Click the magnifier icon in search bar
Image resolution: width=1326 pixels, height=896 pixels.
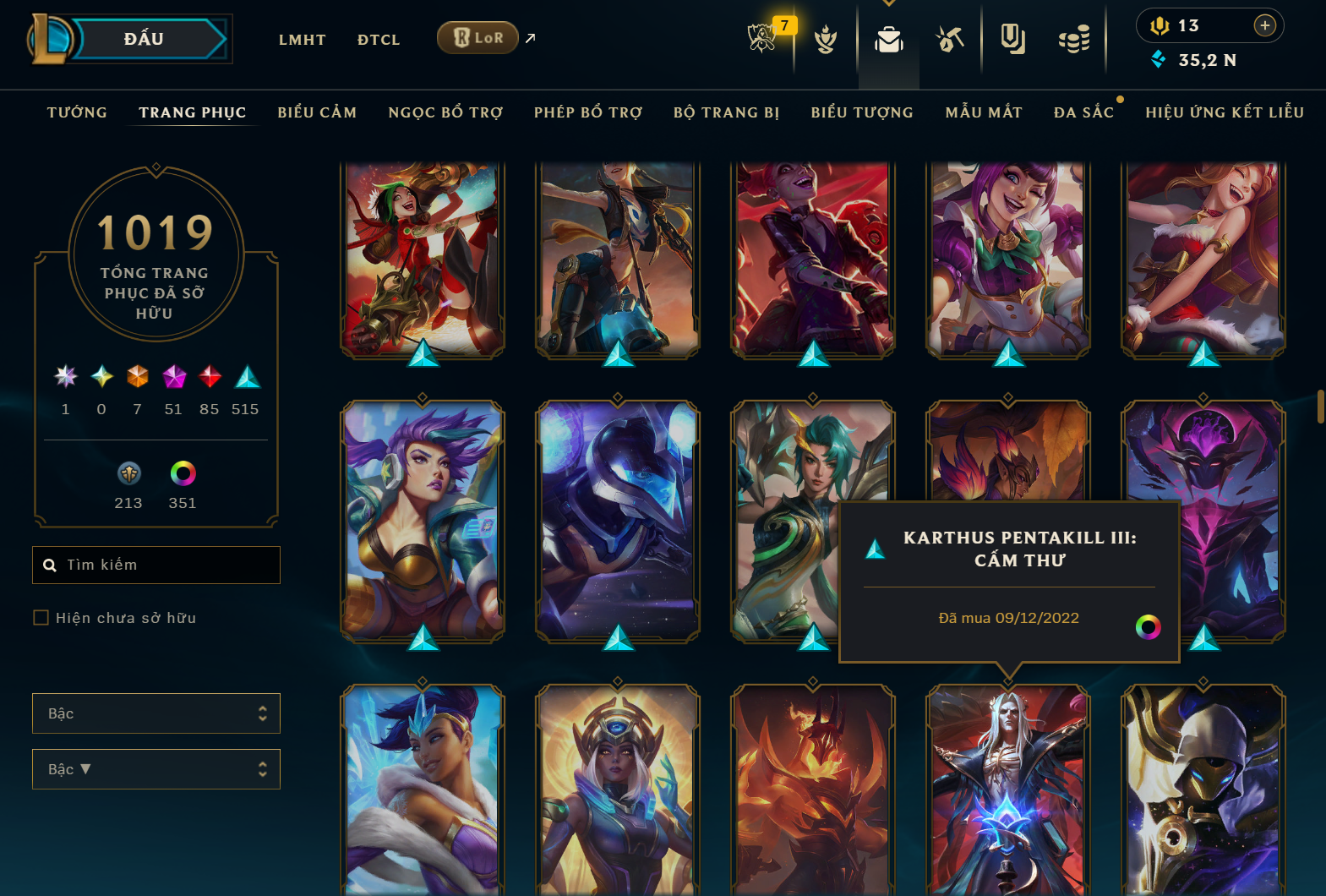(49, 565)
